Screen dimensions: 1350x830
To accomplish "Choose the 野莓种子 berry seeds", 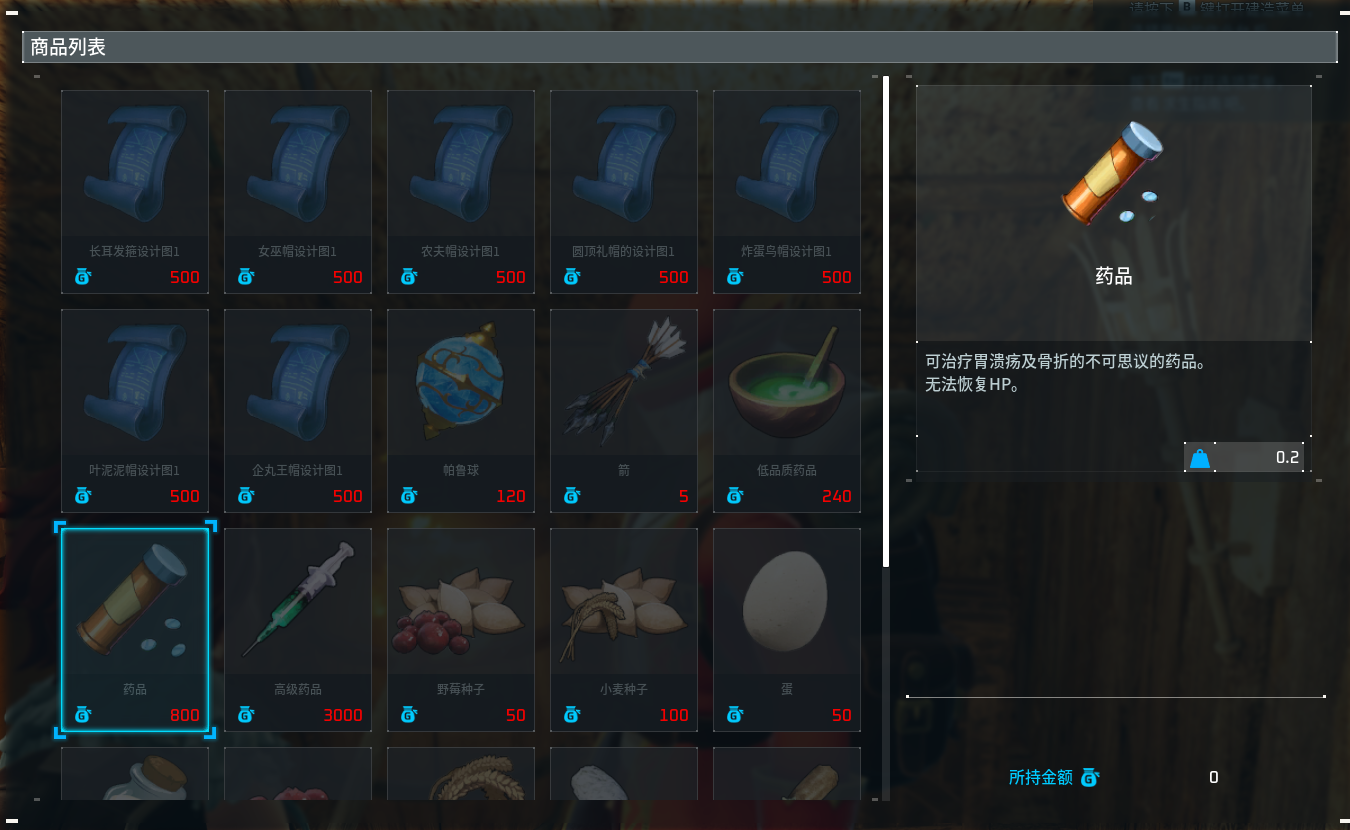I will tap(461, 630).
